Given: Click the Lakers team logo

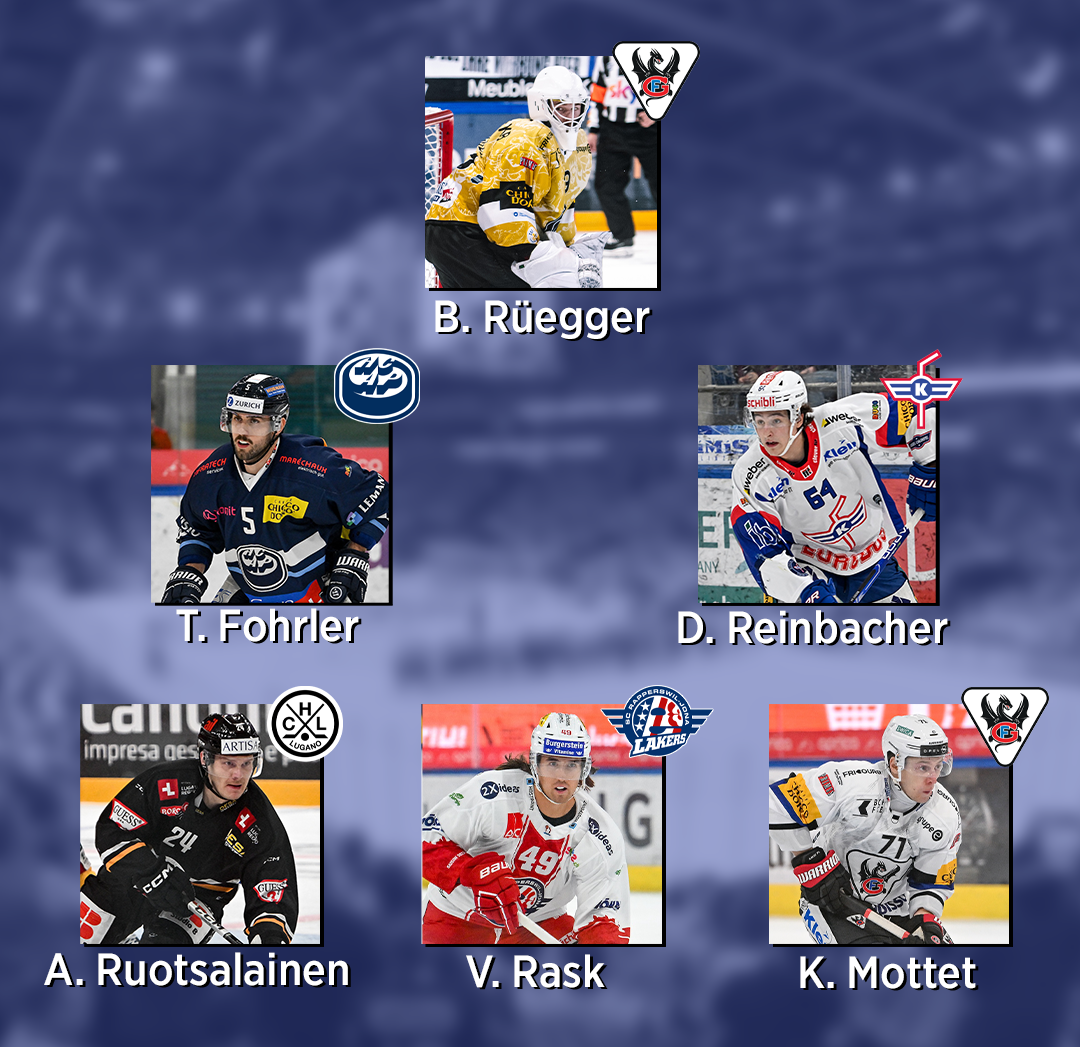Looking at the screenshot, I should point(656,720).
